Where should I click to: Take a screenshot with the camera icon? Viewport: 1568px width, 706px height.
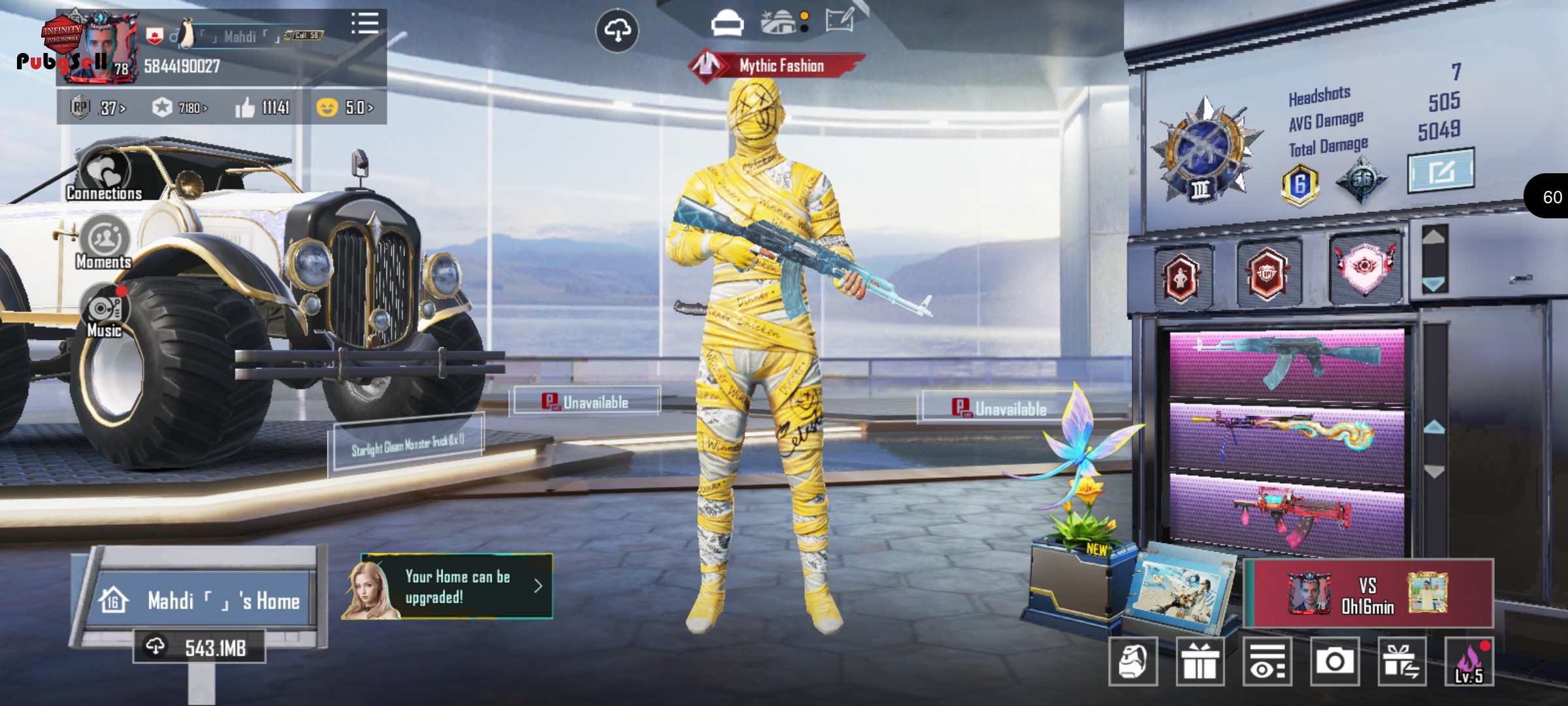pos(1334,662)
